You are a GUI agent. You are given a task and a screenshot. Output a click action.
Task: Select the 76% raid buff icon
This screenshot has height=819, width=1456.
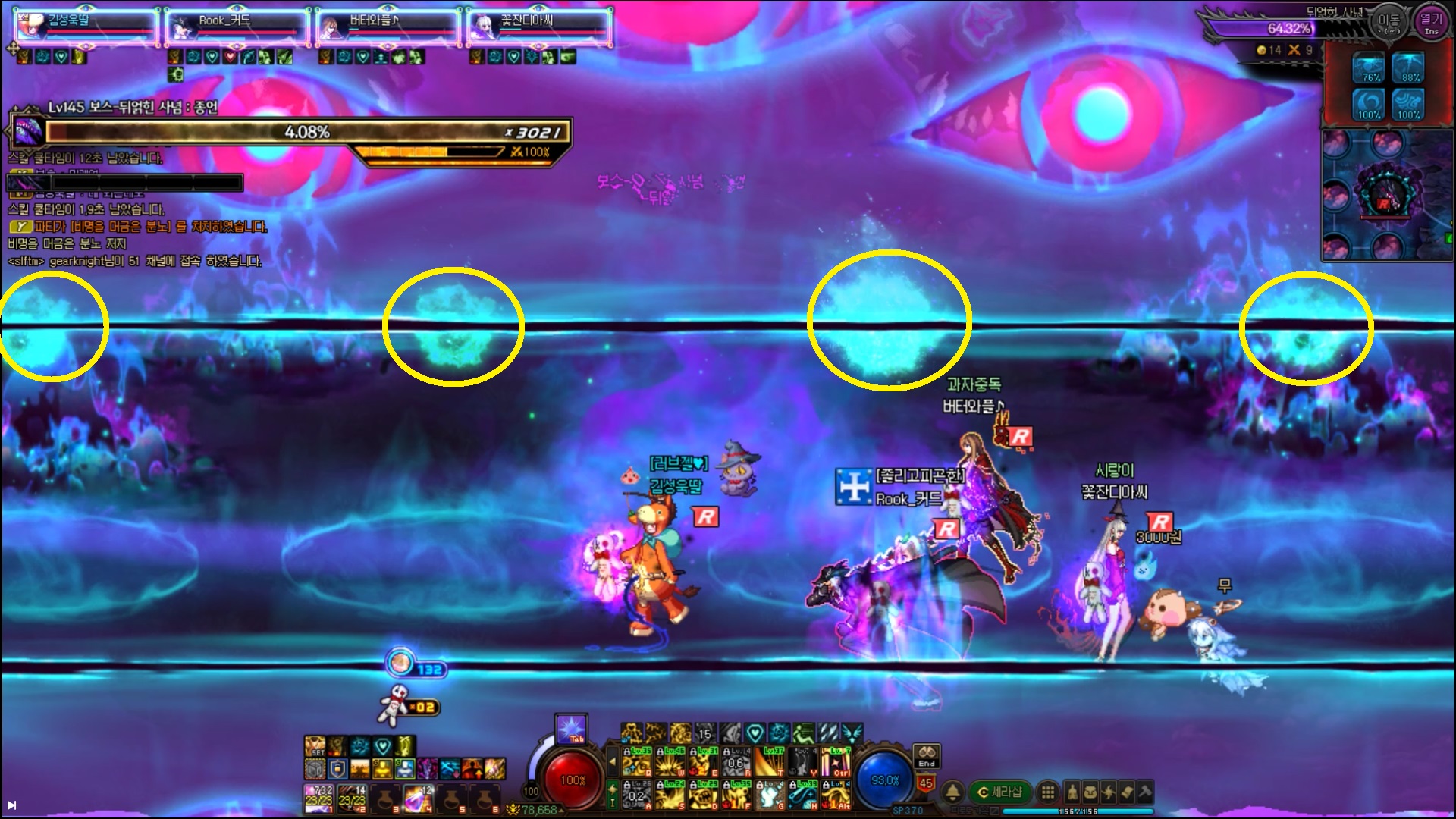click(x=1370, y=67)
